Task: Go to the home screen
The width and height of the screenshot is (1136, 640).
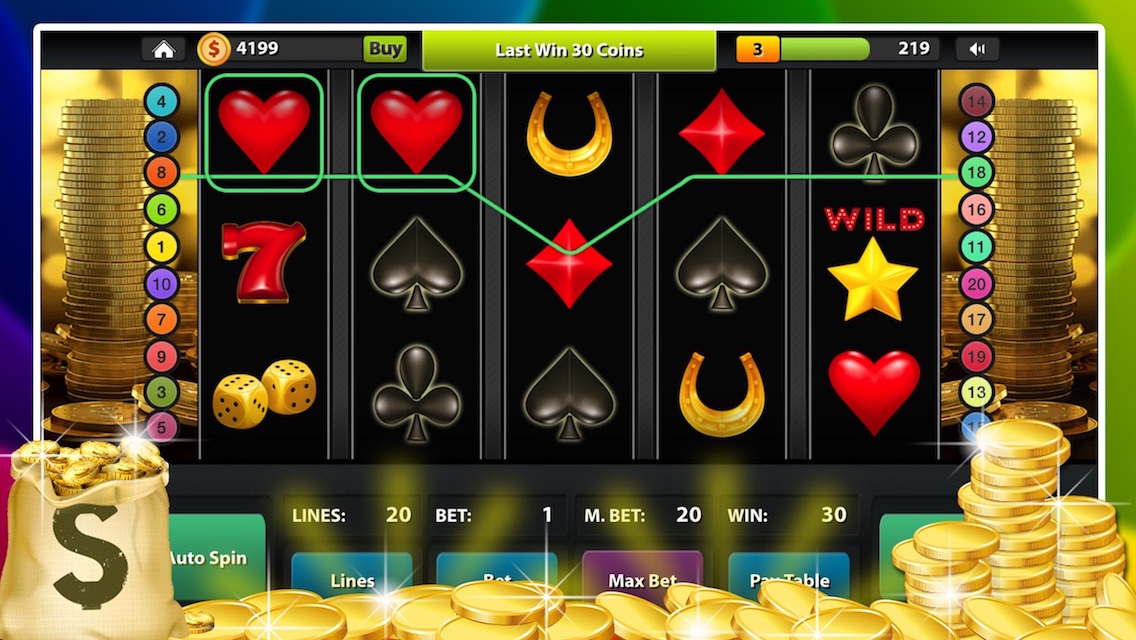Action: pyautogui.click(x=163, y=49)
